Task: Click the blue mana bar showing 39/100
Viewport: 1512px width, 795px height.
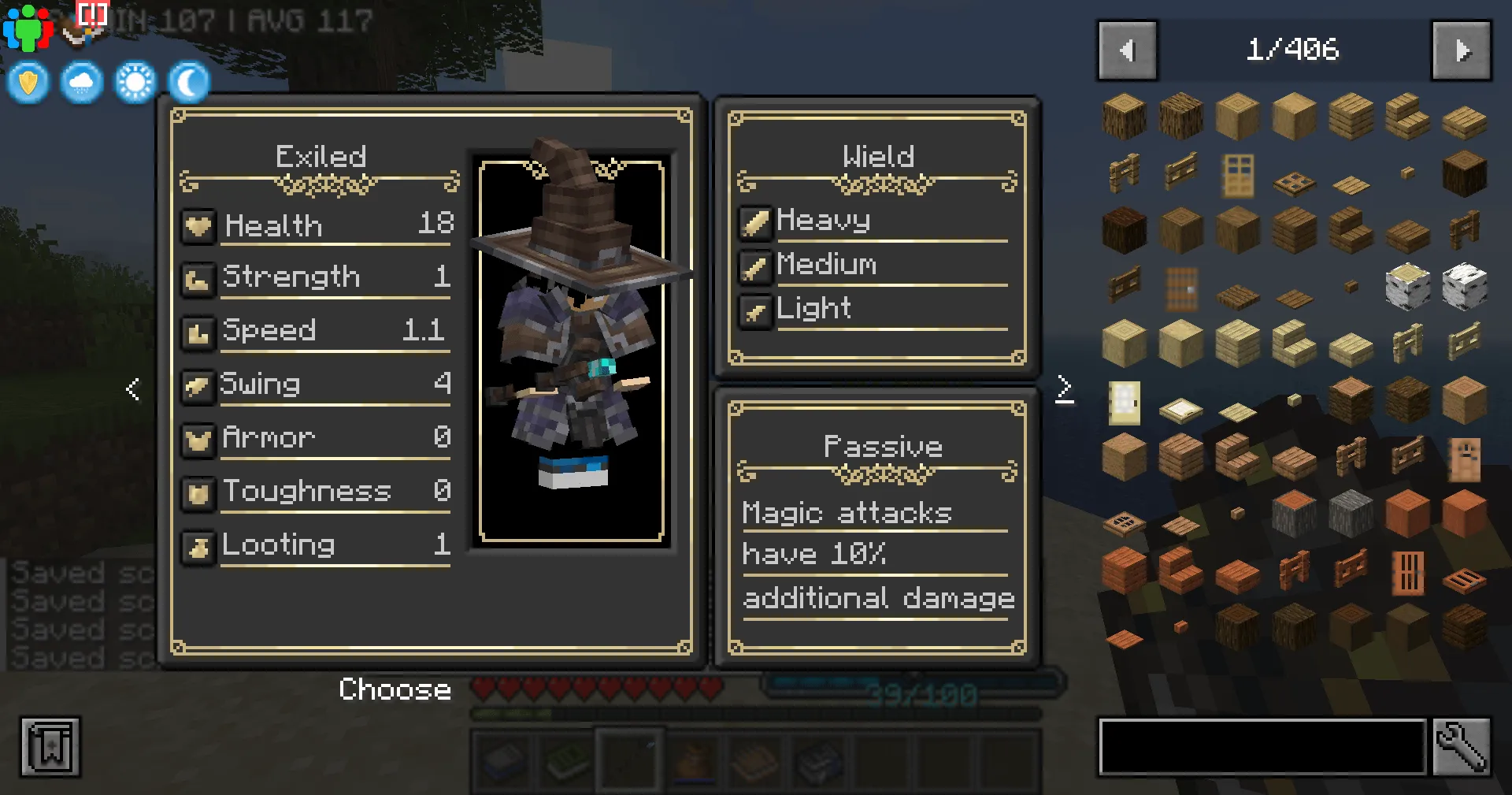Action: pos(913,685)
